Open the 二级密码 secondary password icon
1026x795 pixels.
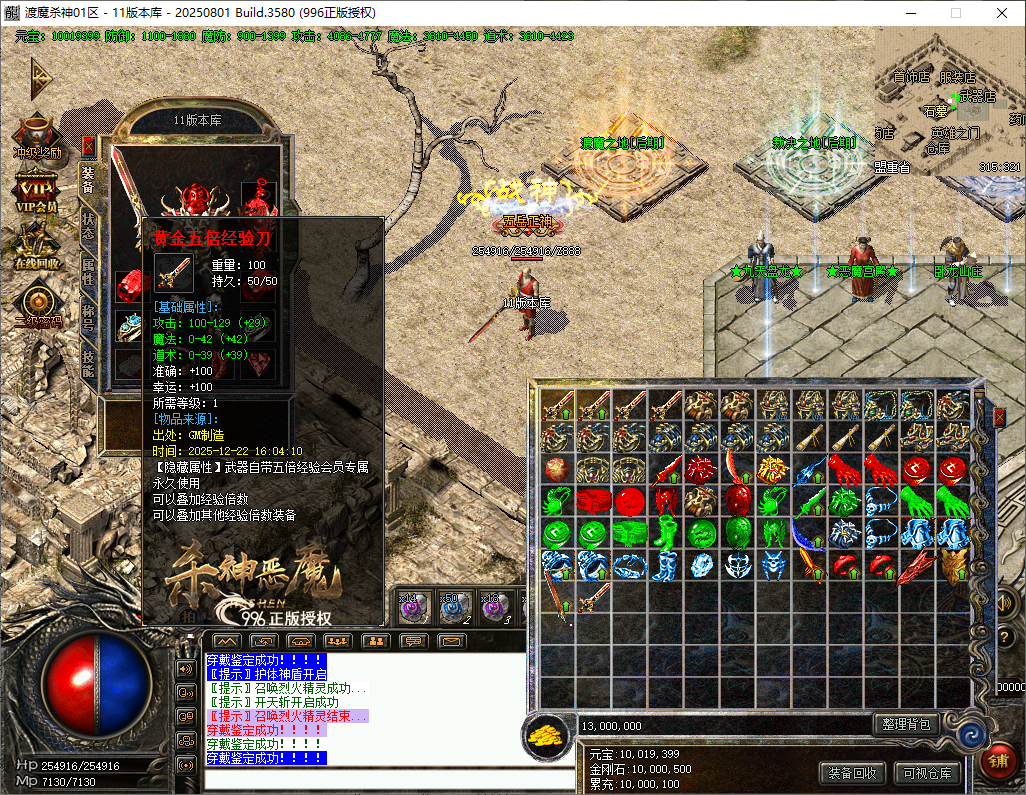[x=37, y=304]
